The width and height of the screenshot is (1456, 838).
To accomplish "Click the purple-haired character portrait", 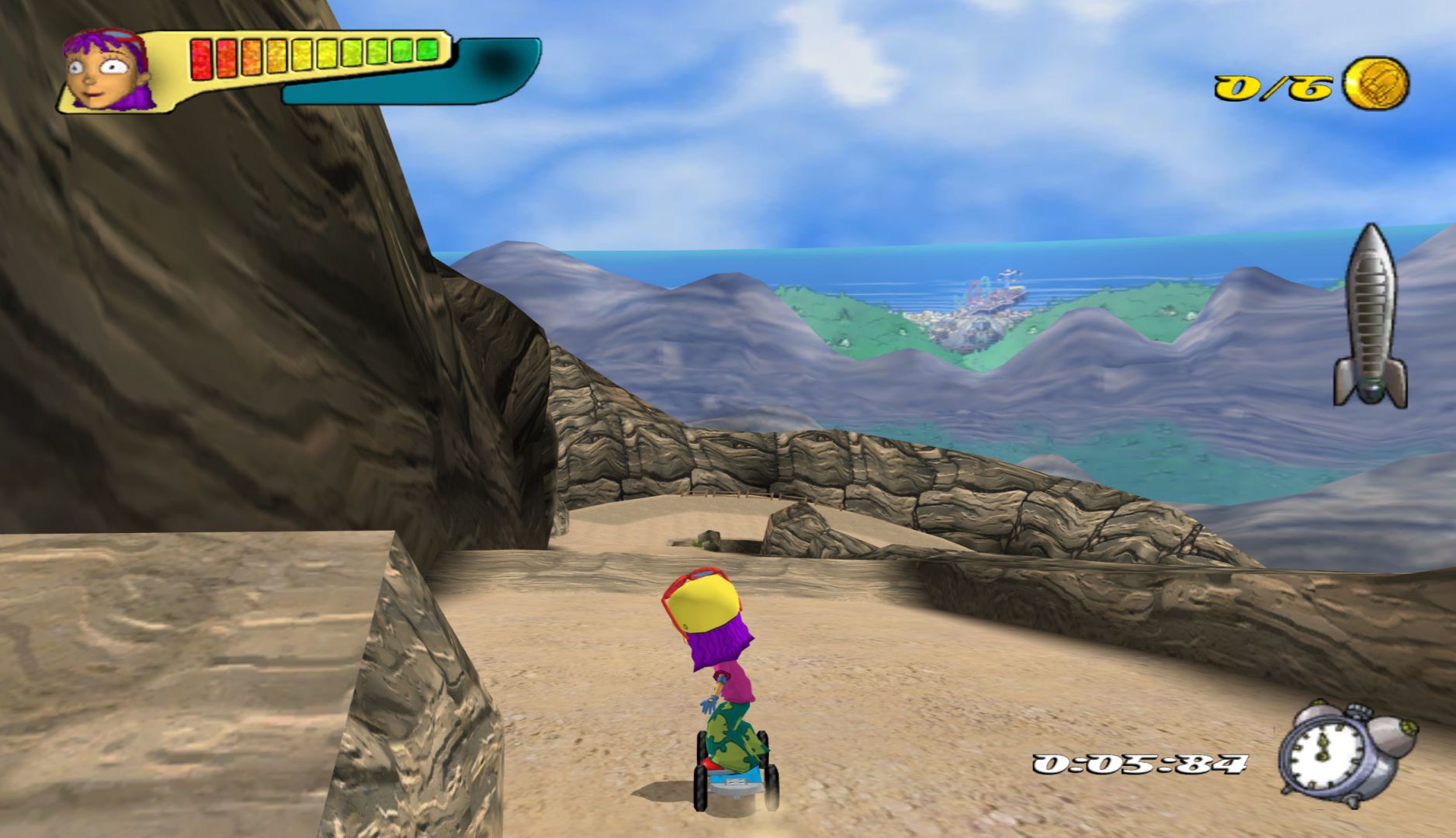I will pyautogui.click(x=106, y=70).
